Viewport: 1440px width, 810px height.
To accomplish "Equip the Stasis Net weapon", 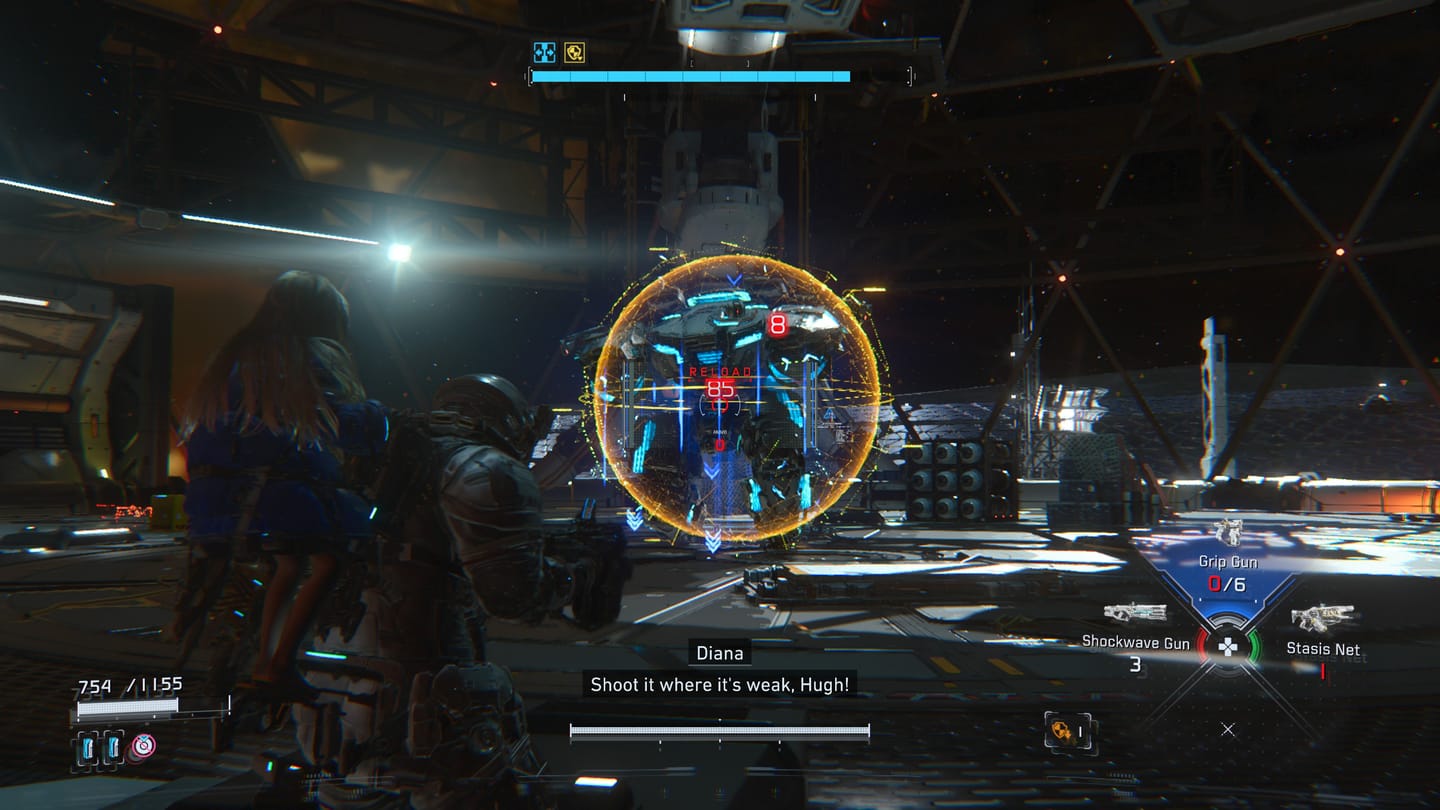I will point(1322,618).
